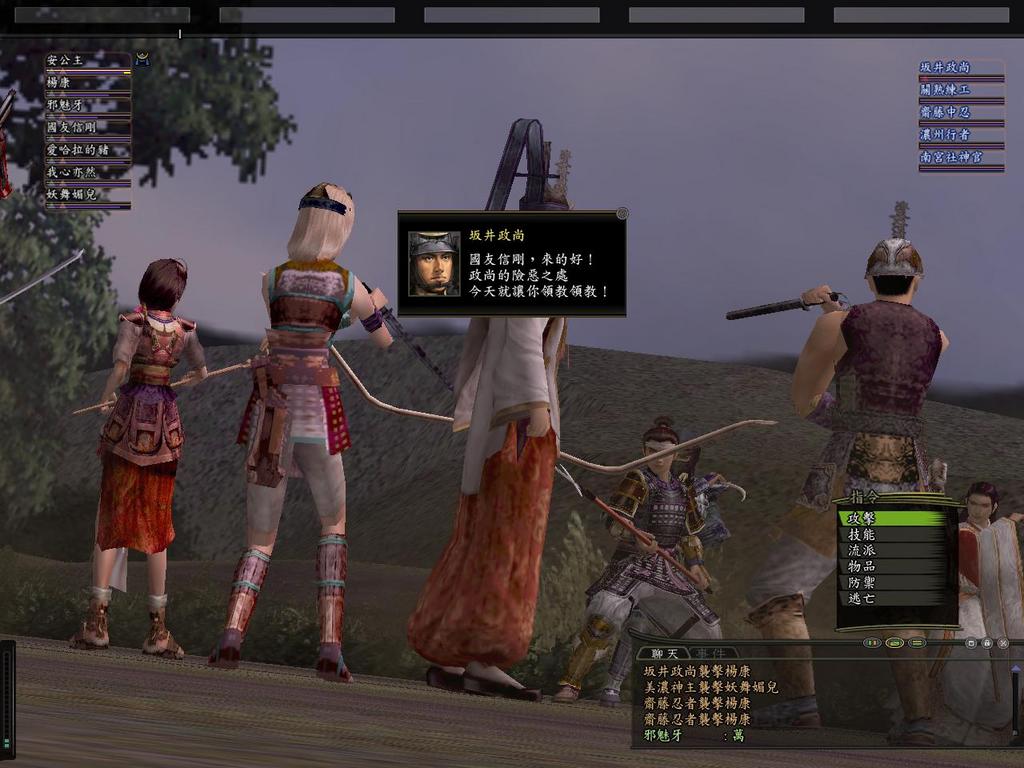
Task: Target enemy 南宮社神官 in enemy list
Action: [x=960, y=157]
